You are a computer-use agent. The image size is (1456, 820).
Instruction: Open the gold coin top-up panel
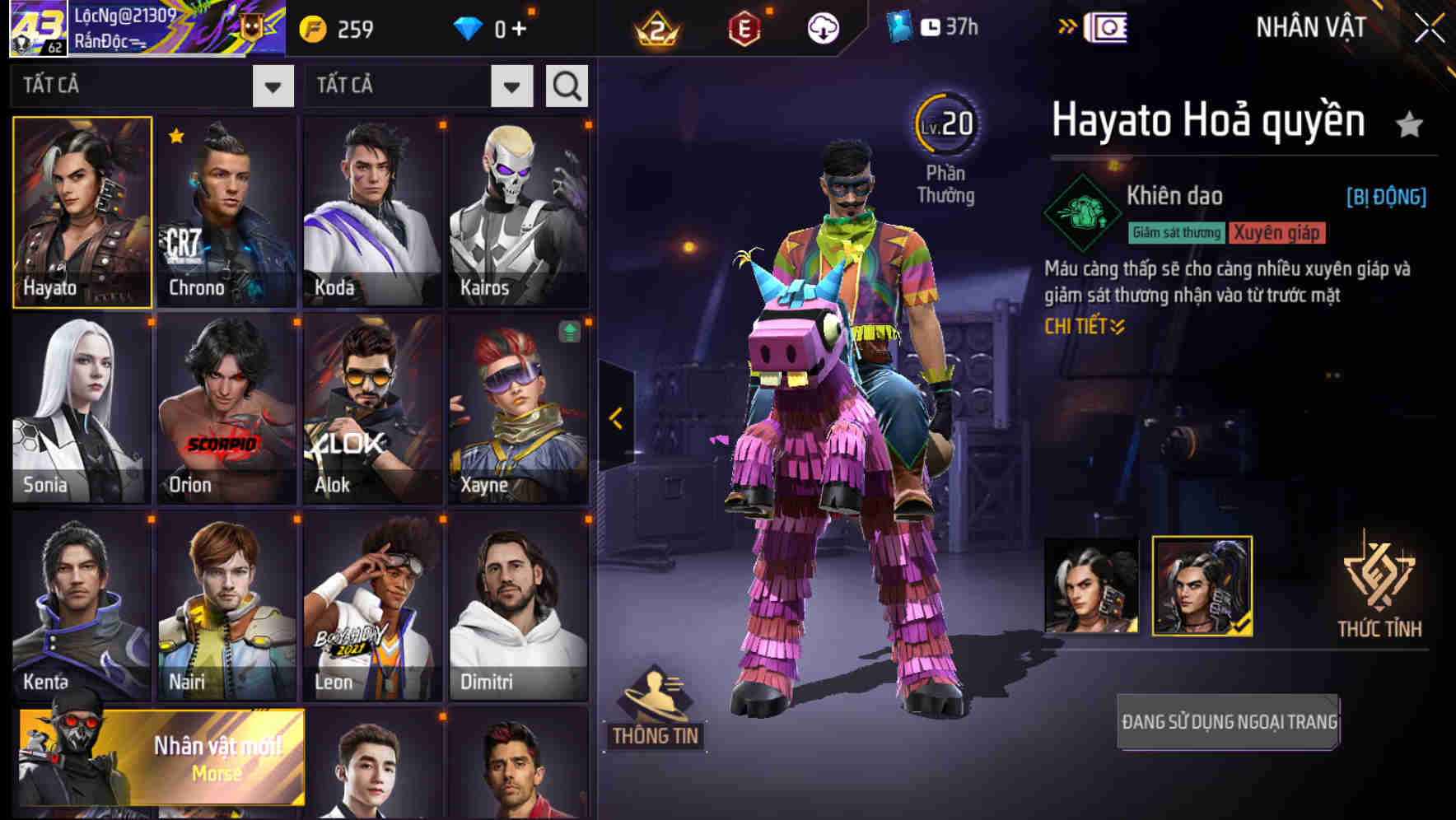coord(338,27)
